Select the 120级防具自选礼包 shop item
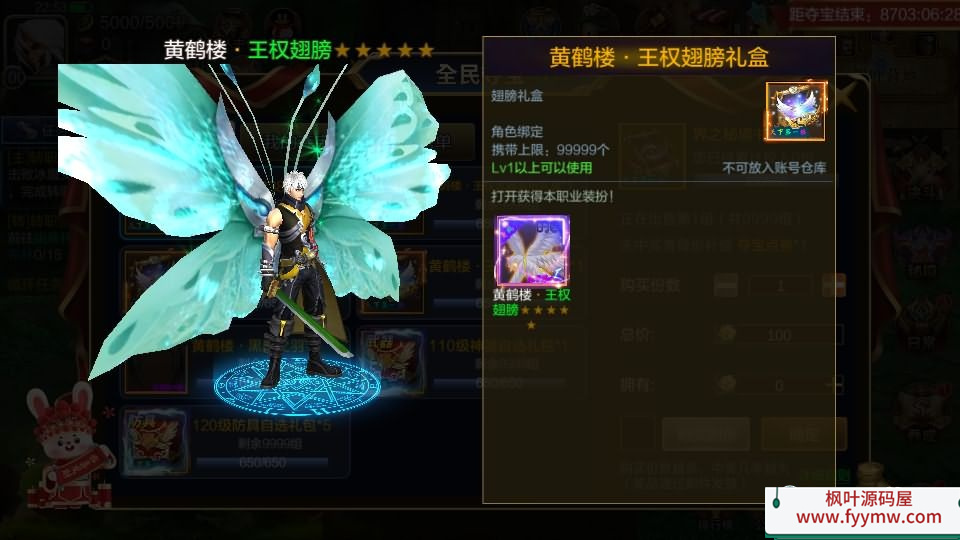 tap(152, 440)
